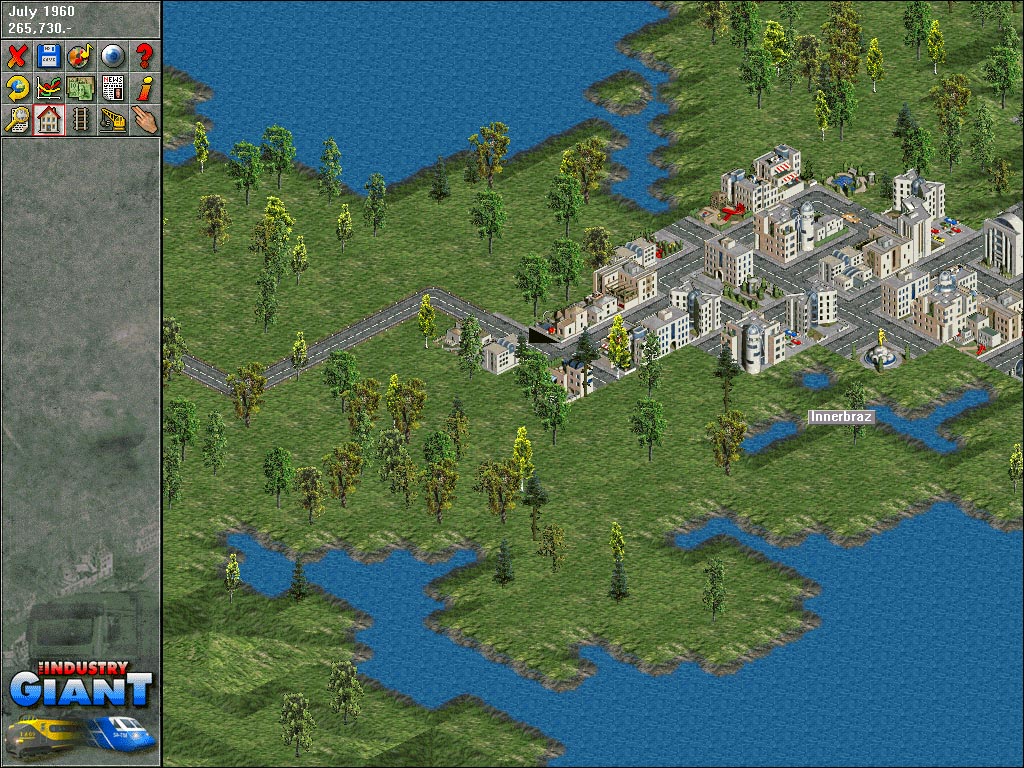Pick the yellow crane demolition tool
This screenshot has width=1024, height=768.
point(112,120)
